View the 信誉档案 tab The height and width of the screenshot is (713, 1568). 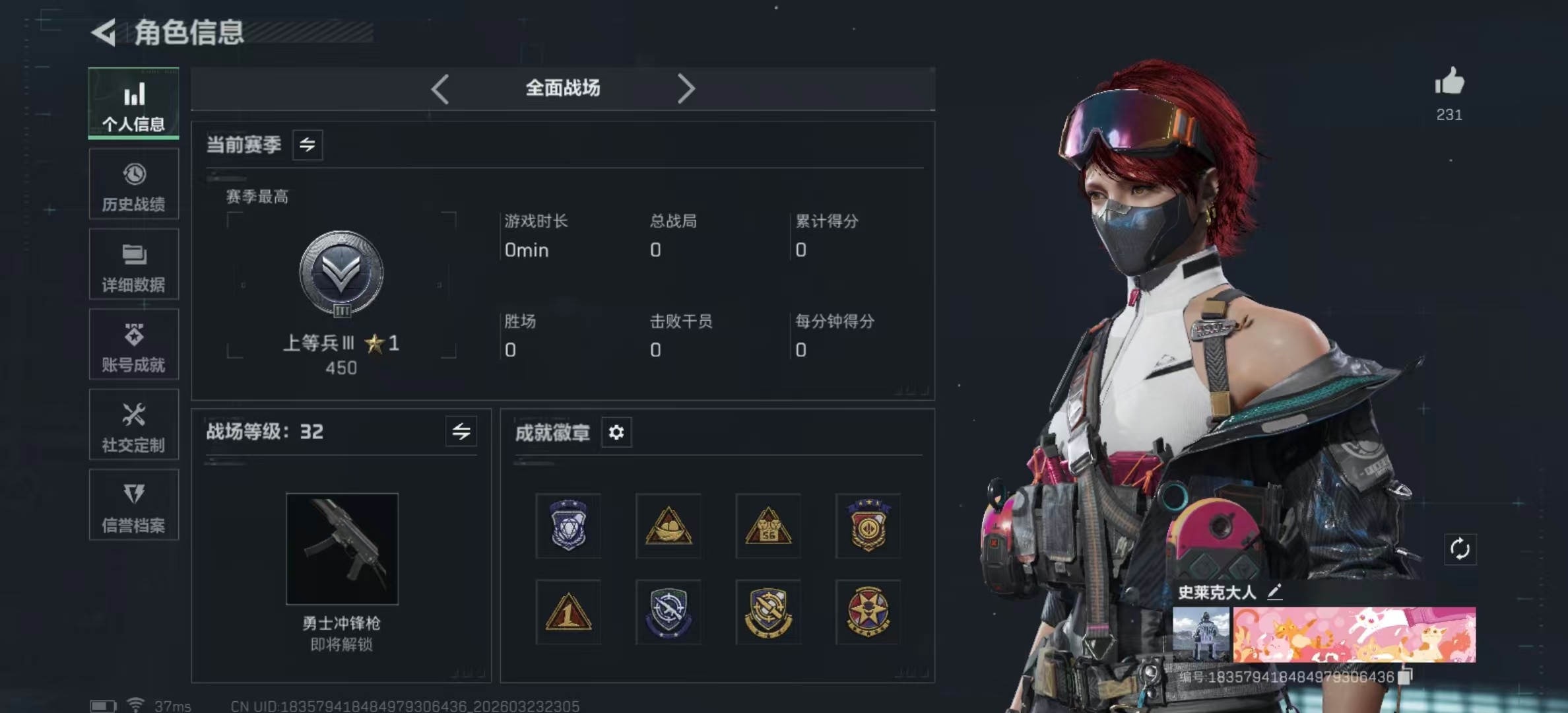134,505
